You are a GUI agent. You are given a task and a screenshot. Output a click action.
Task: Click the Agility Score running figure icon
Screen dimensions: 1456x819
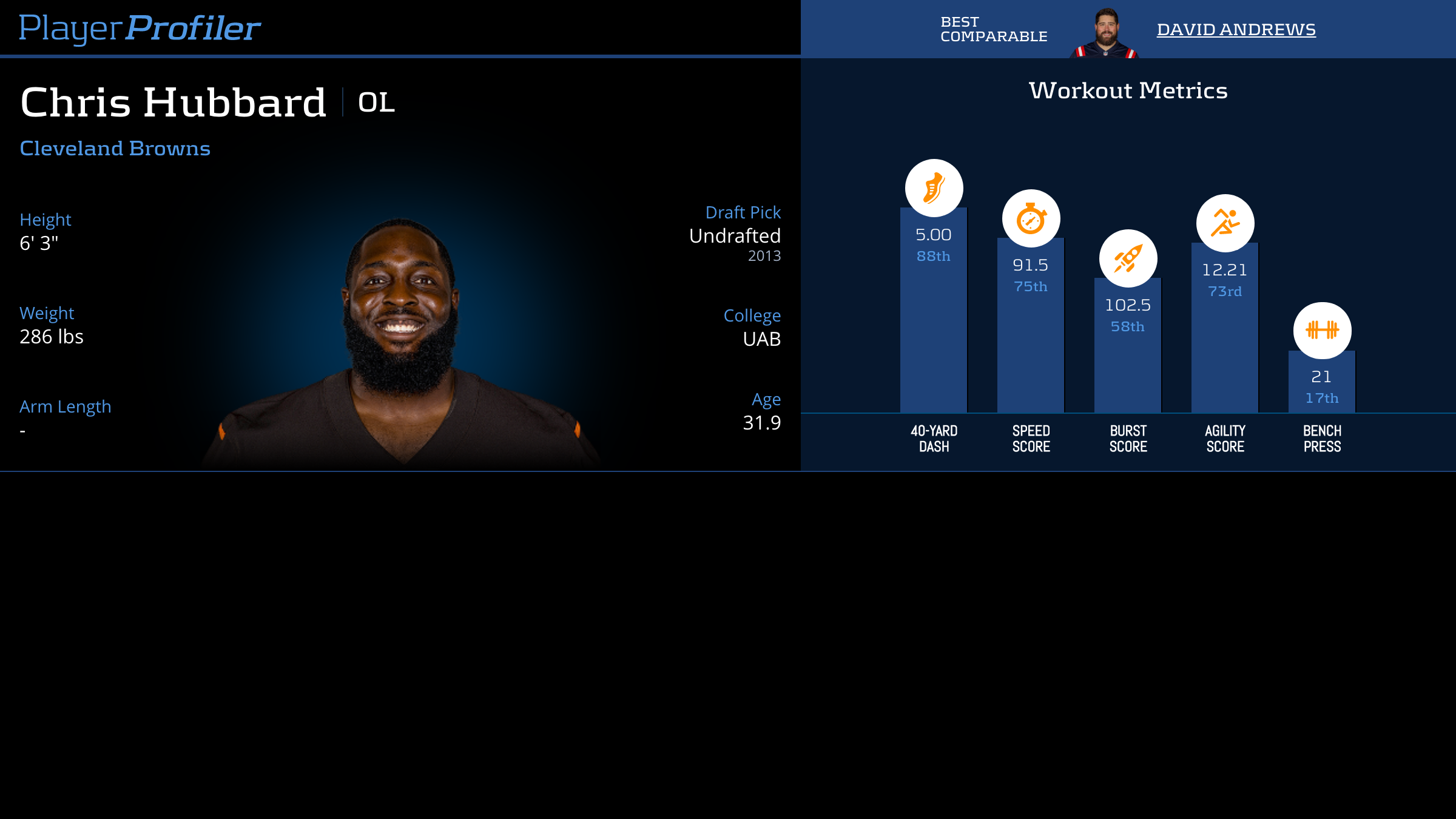[1225, 223]
